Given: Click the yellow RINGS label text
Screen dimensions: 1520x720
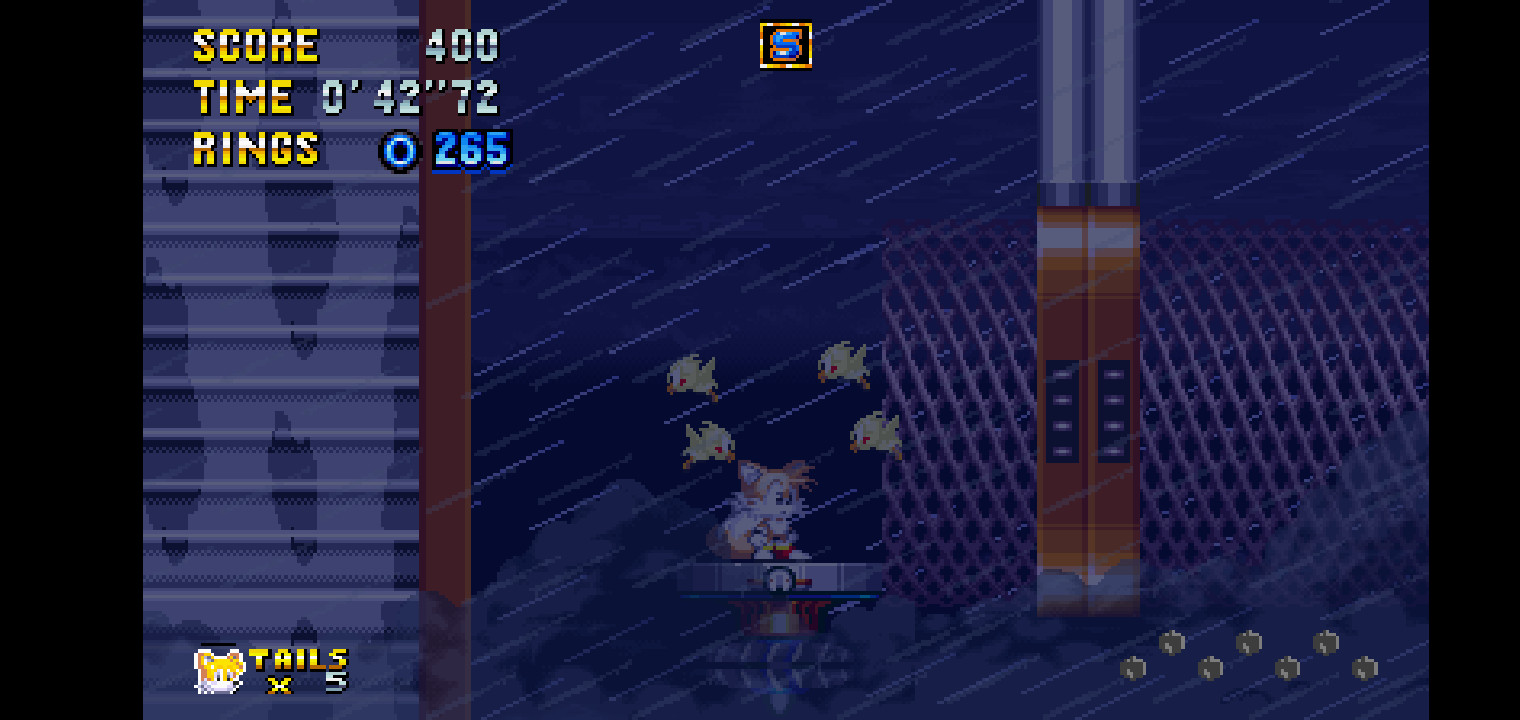Looking at the screenshot, I should point(255,151).
